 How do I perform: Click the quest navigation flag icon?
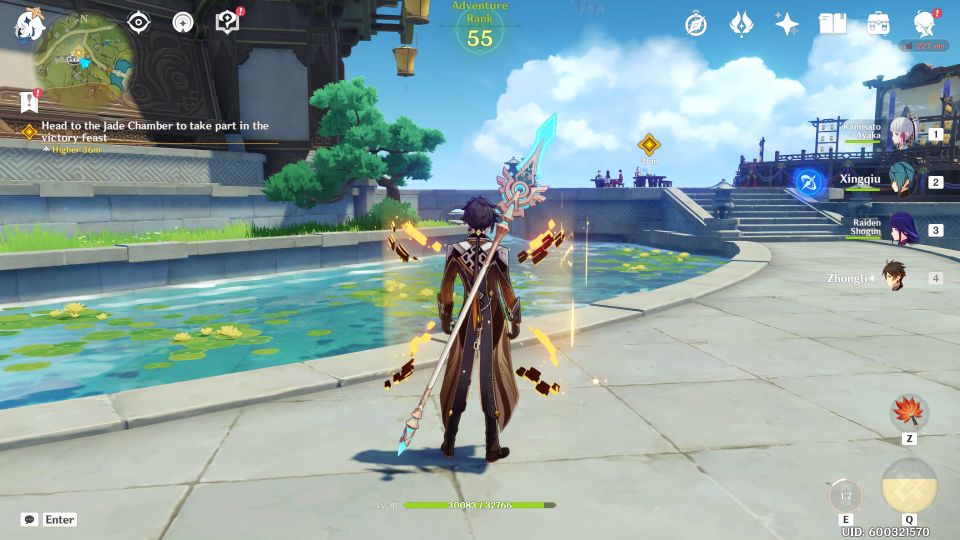coord(29,100)
